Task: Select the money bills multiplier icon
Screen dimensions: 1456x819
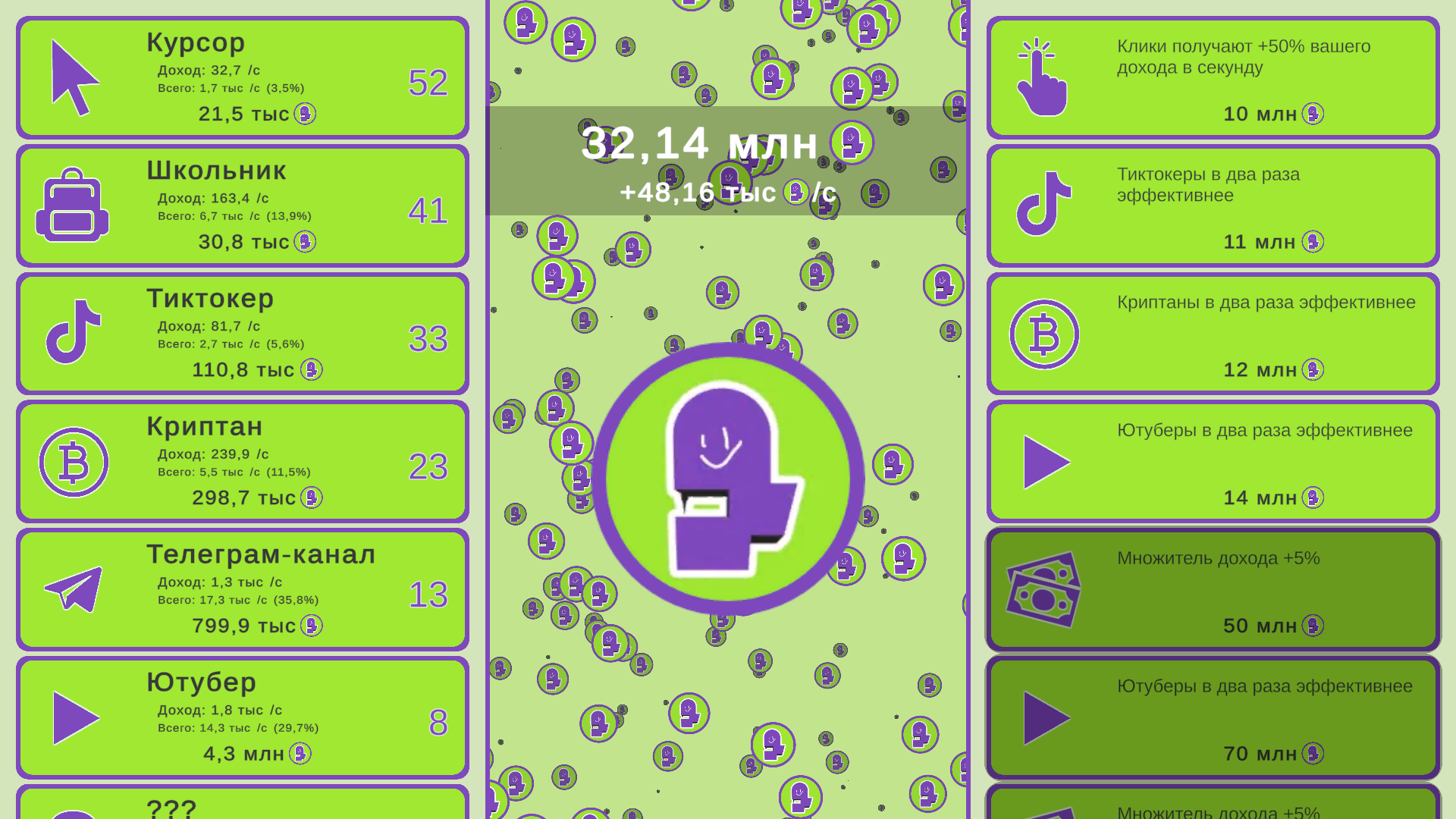Action: pyautogui.click(x=1043, y=589)
